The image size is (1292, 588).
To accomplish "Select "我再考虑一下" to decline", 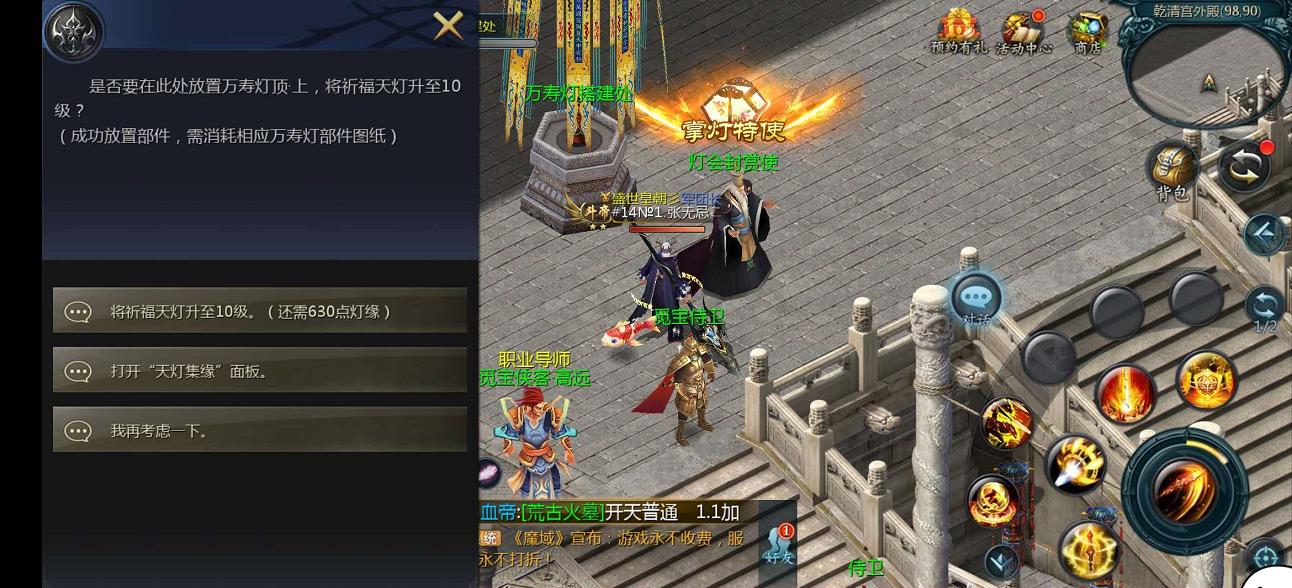I will coord(260,430).
